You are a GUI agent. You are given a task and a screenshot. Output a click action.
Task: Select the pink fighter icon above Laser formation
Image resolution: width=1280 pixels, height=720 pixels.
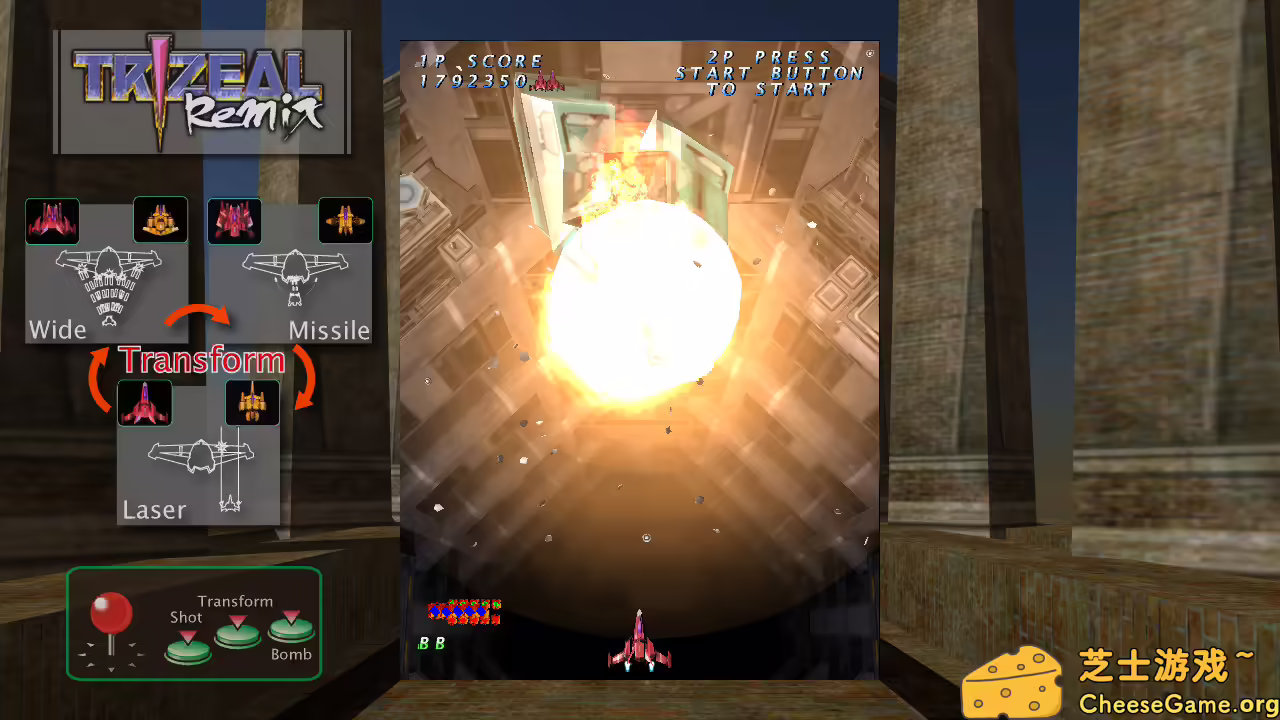tap(144, 402)
